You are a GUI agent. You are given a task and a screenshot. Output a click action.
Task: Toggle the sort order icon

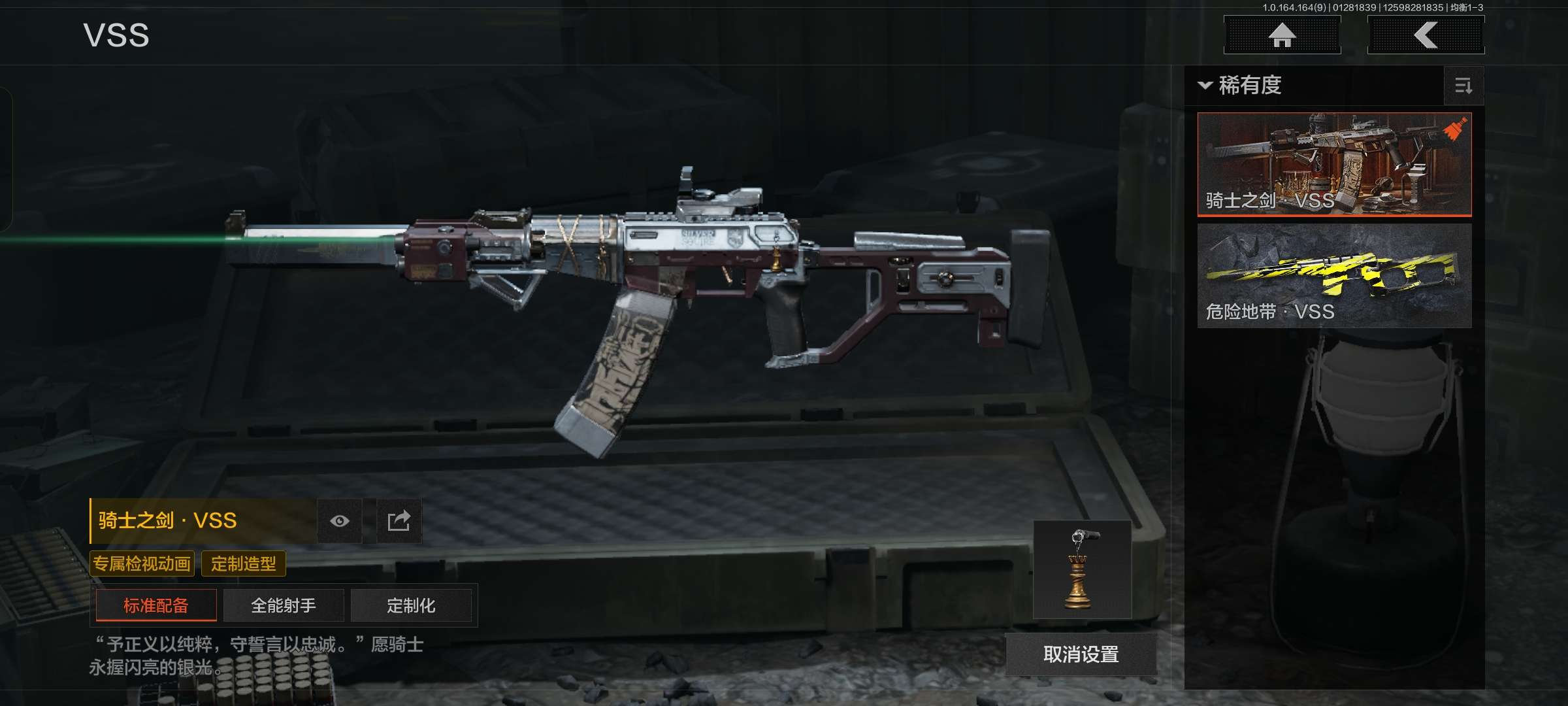point(1463,86)
